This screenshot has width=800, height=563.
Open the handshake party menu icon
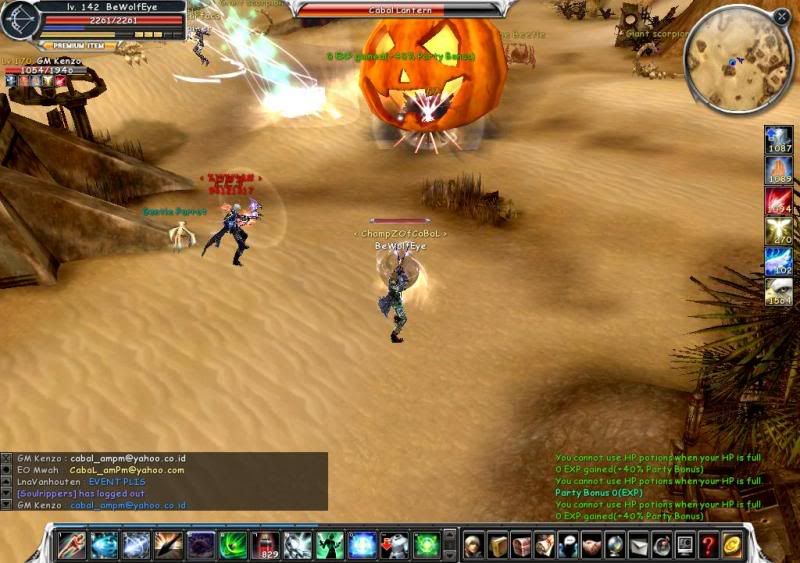point(591,545)
